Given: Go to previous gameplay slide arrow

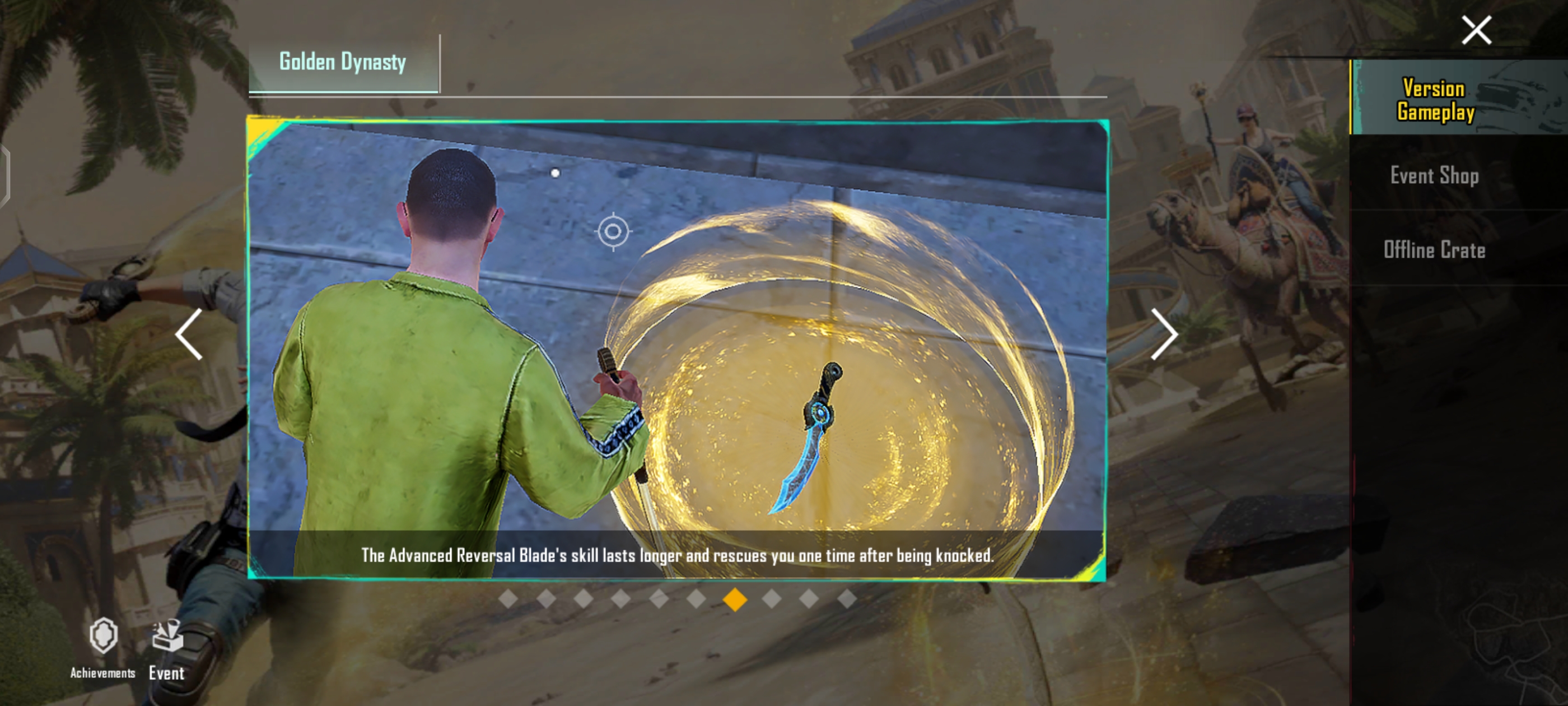Looking at the screenshot, I should [189, 334].
